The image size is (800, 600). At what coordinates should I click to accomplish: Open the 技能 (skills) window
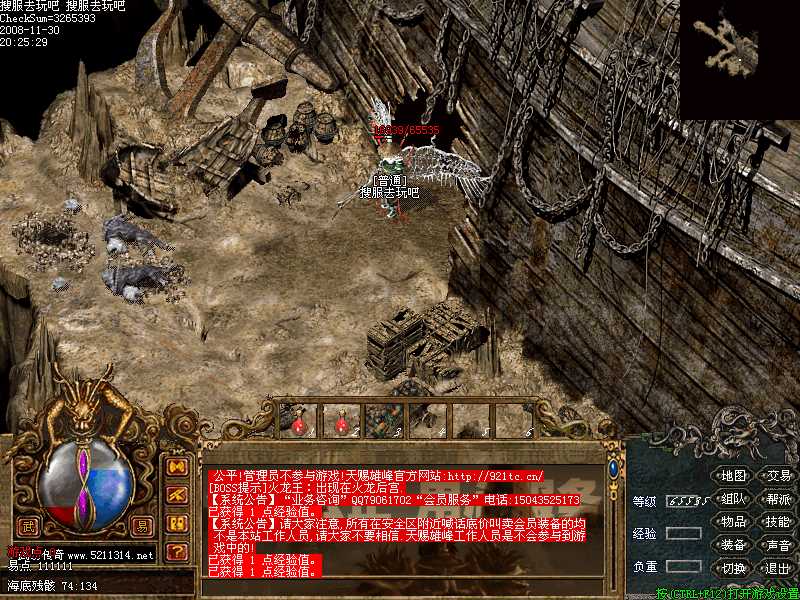(x=777, y=521)
